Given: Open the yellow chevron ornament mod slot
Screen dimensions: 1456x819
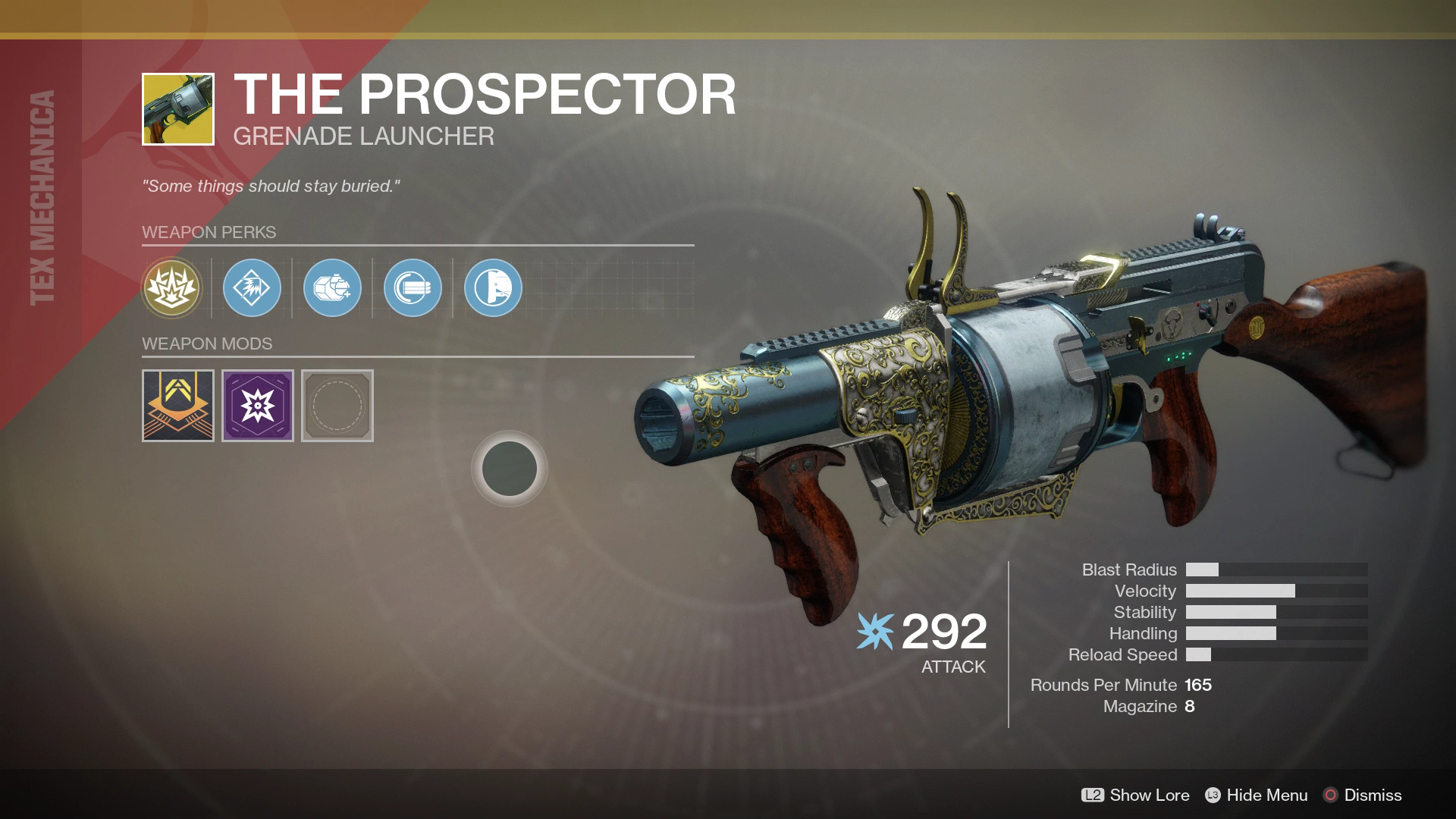Looking at the screenshot, I should pyautogui.click(x=178, y=406).
